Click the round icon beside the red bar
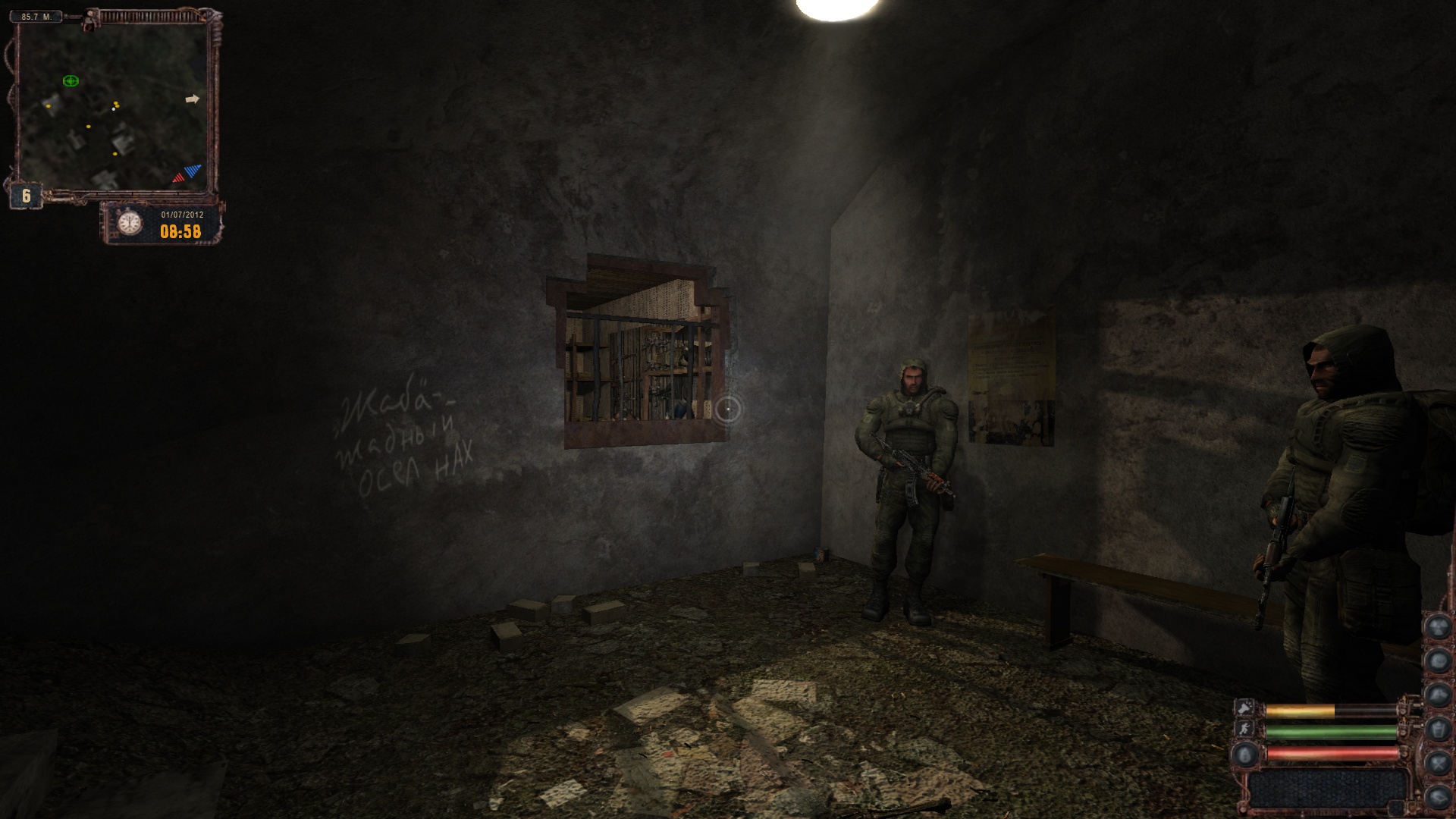The height and width of the screenshot is (819, 1456). coord(1245,754)
